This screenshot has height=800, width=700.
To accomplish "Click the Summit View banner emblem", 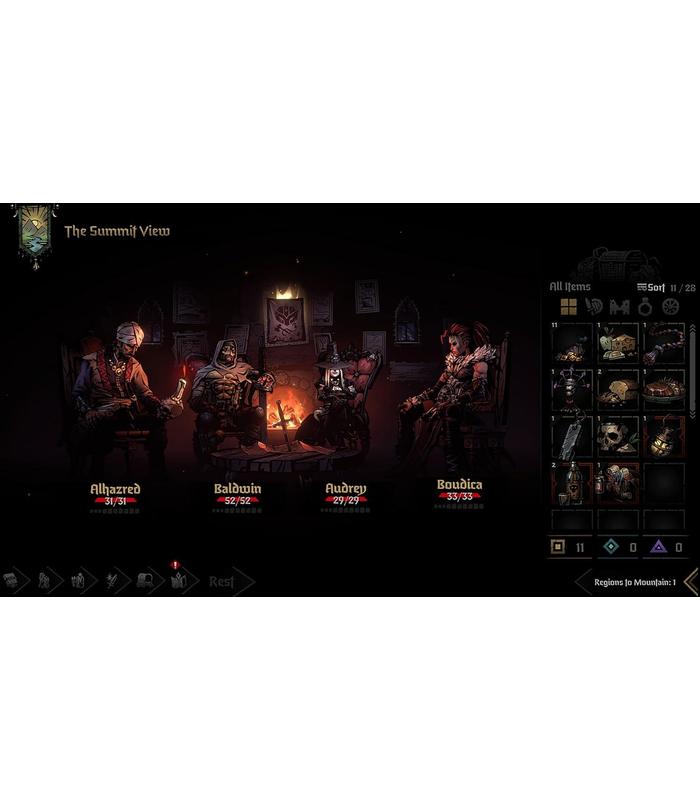I will pyautogui.click(x=35, y=233).
